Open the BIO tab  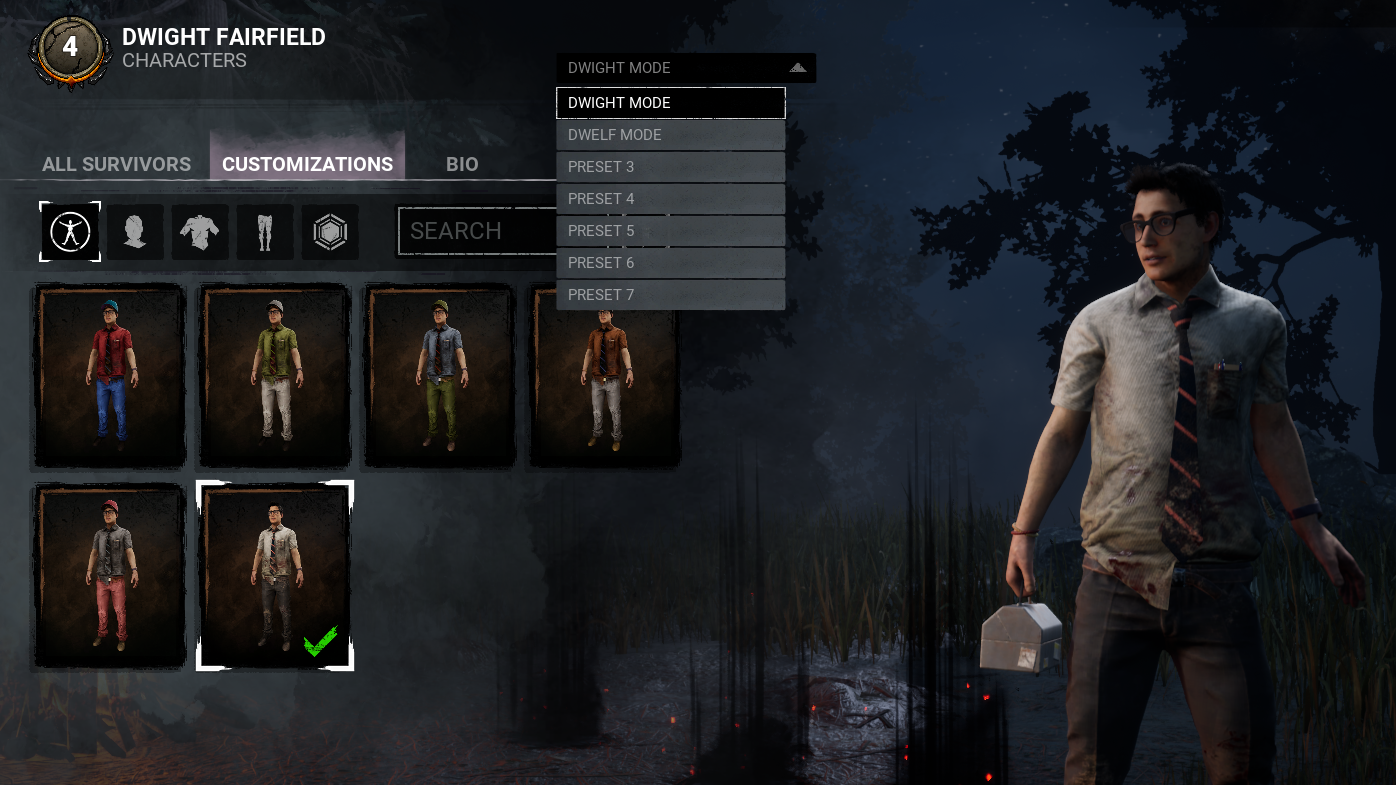[462, 164]
